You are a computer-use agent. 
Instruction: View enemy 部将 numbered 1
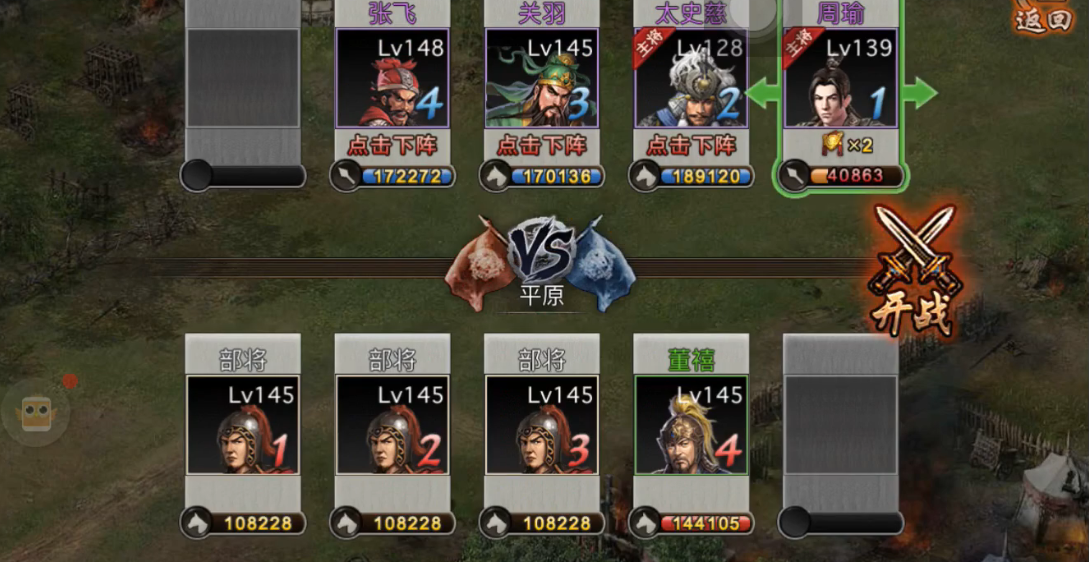click(243, 423)
